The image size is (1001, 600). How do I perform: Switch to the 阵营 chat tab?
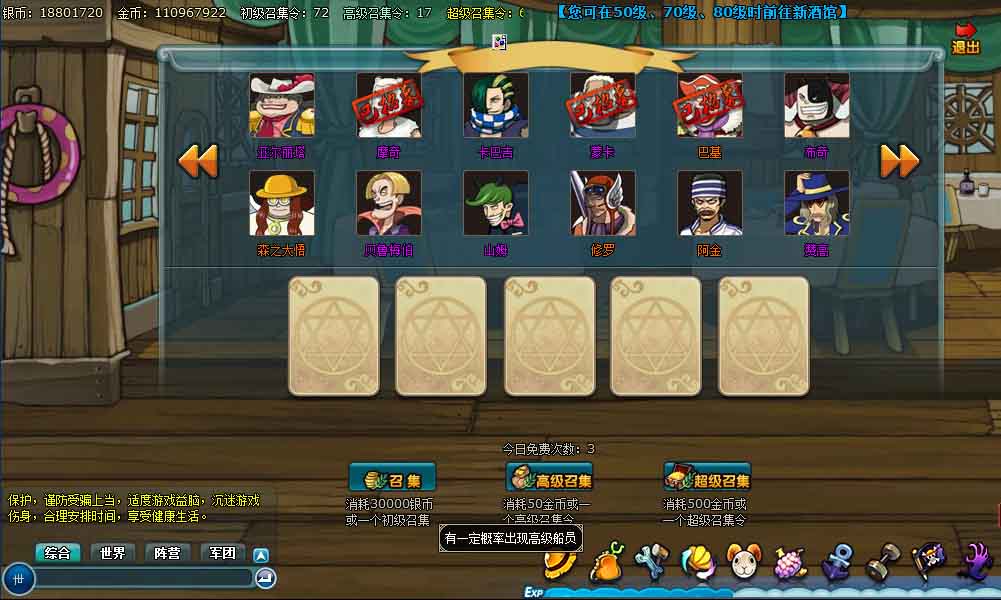tap(168, 553)
